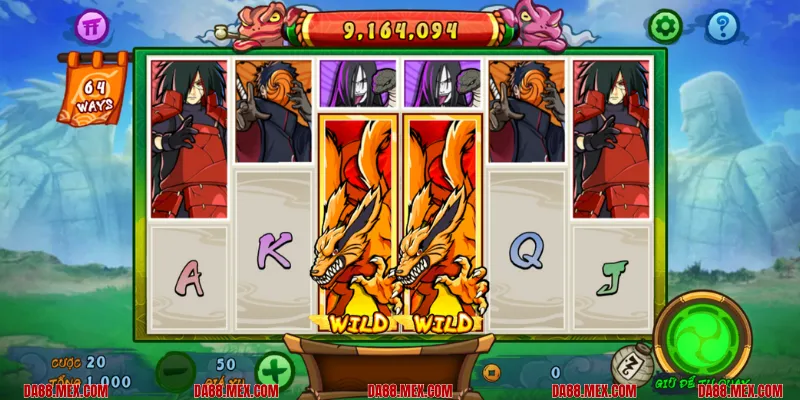800x400 pixels.
Task: Open the 64 Ways orange banner
Action: 93,92
